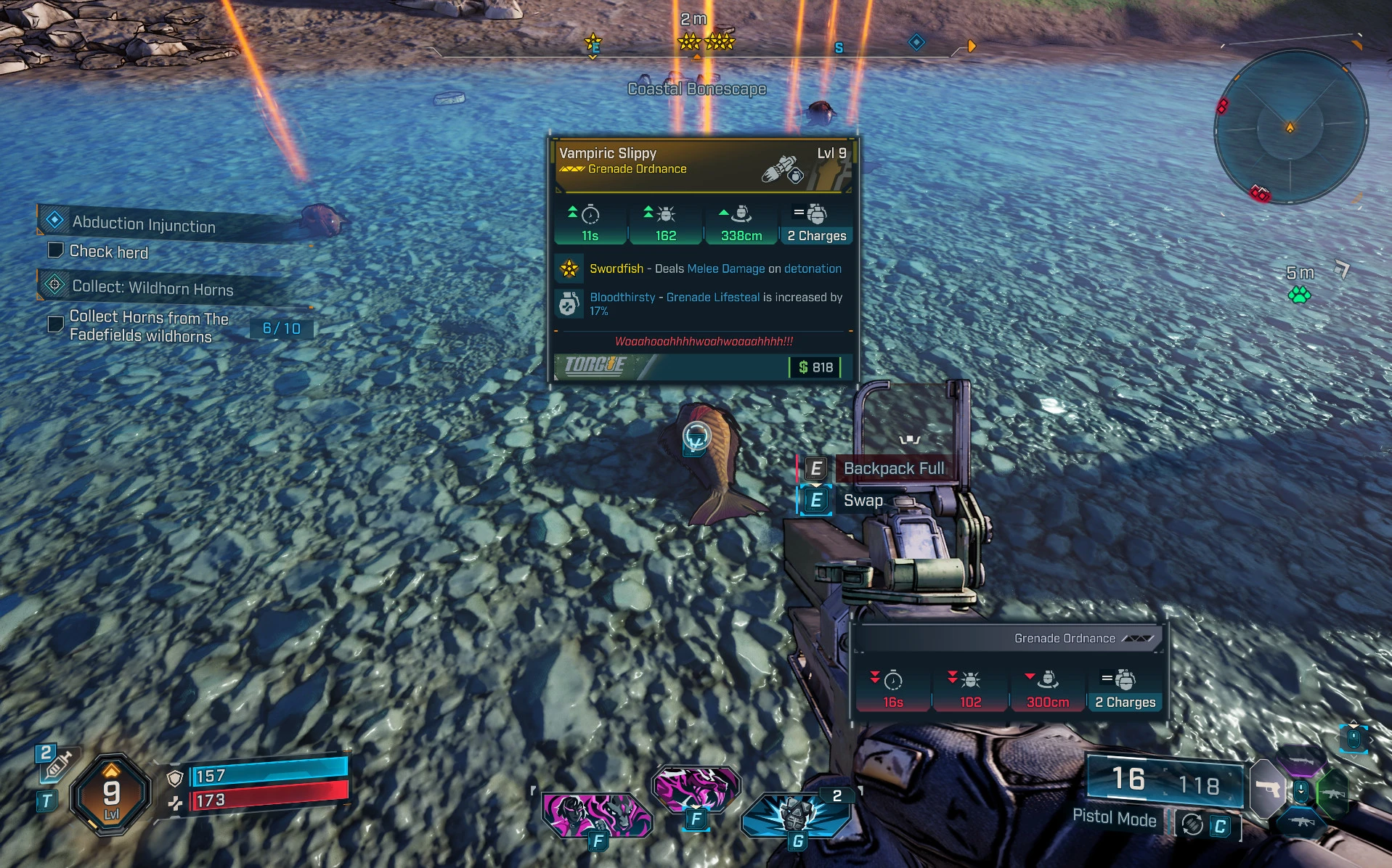Open the equipped Grenade Ordnance comparison card

pos(1009,671)
